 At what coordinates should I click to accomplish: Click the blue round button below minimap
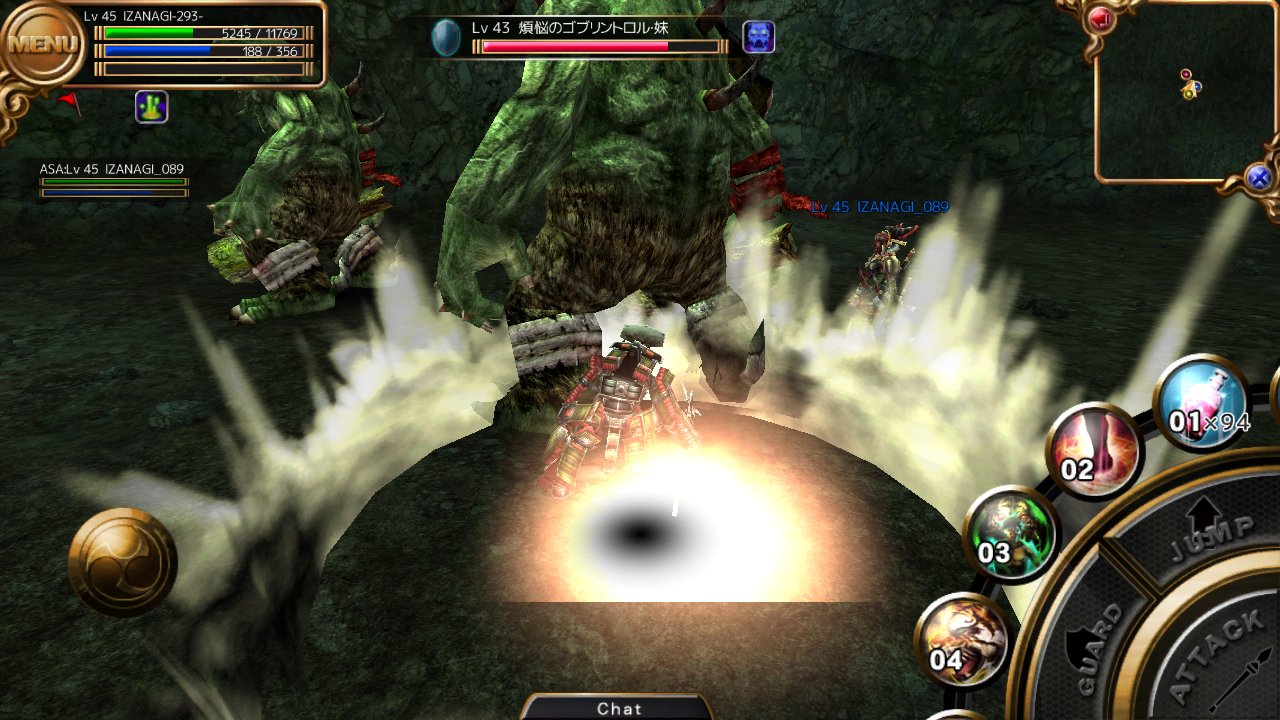point(1259,178)
